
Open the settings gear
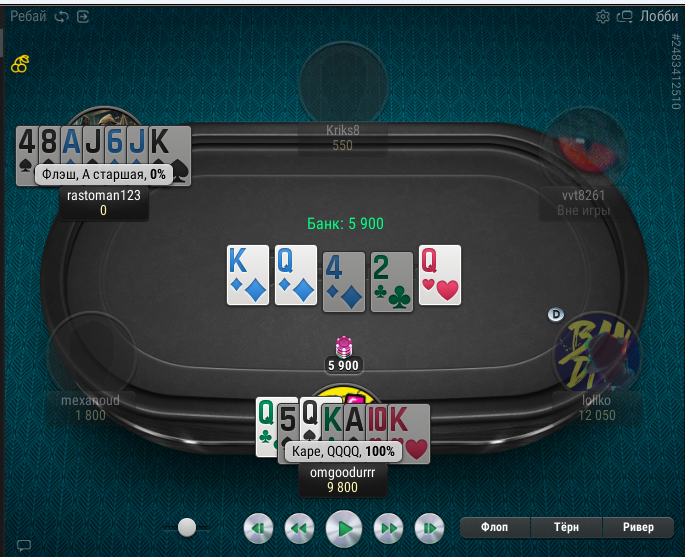[603, 16]
